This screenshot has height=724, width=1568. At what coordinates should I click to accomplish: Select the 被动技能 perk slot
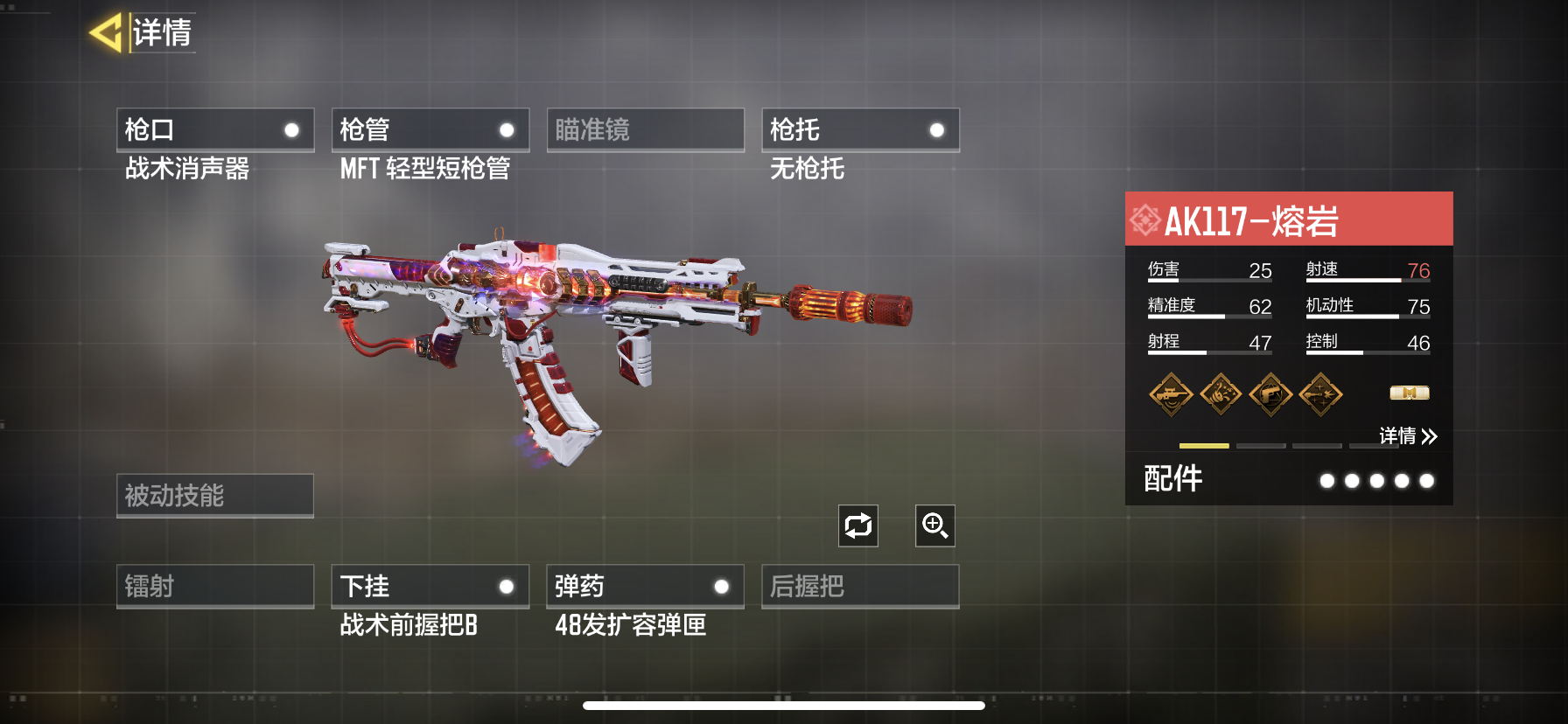click(215, 496)
